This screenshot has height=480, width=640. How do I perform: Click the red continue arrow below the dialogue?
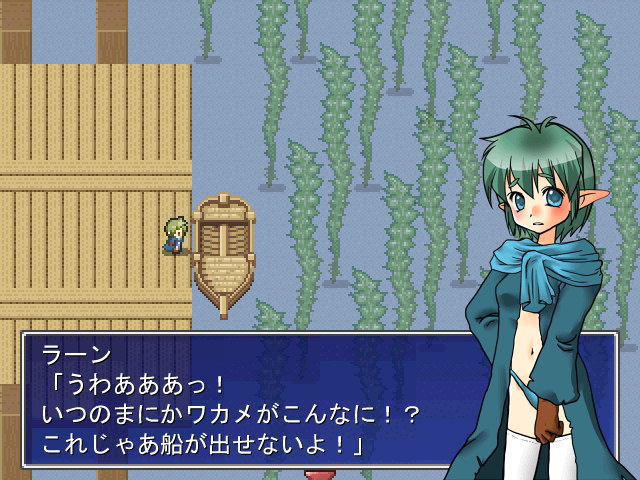319,475
